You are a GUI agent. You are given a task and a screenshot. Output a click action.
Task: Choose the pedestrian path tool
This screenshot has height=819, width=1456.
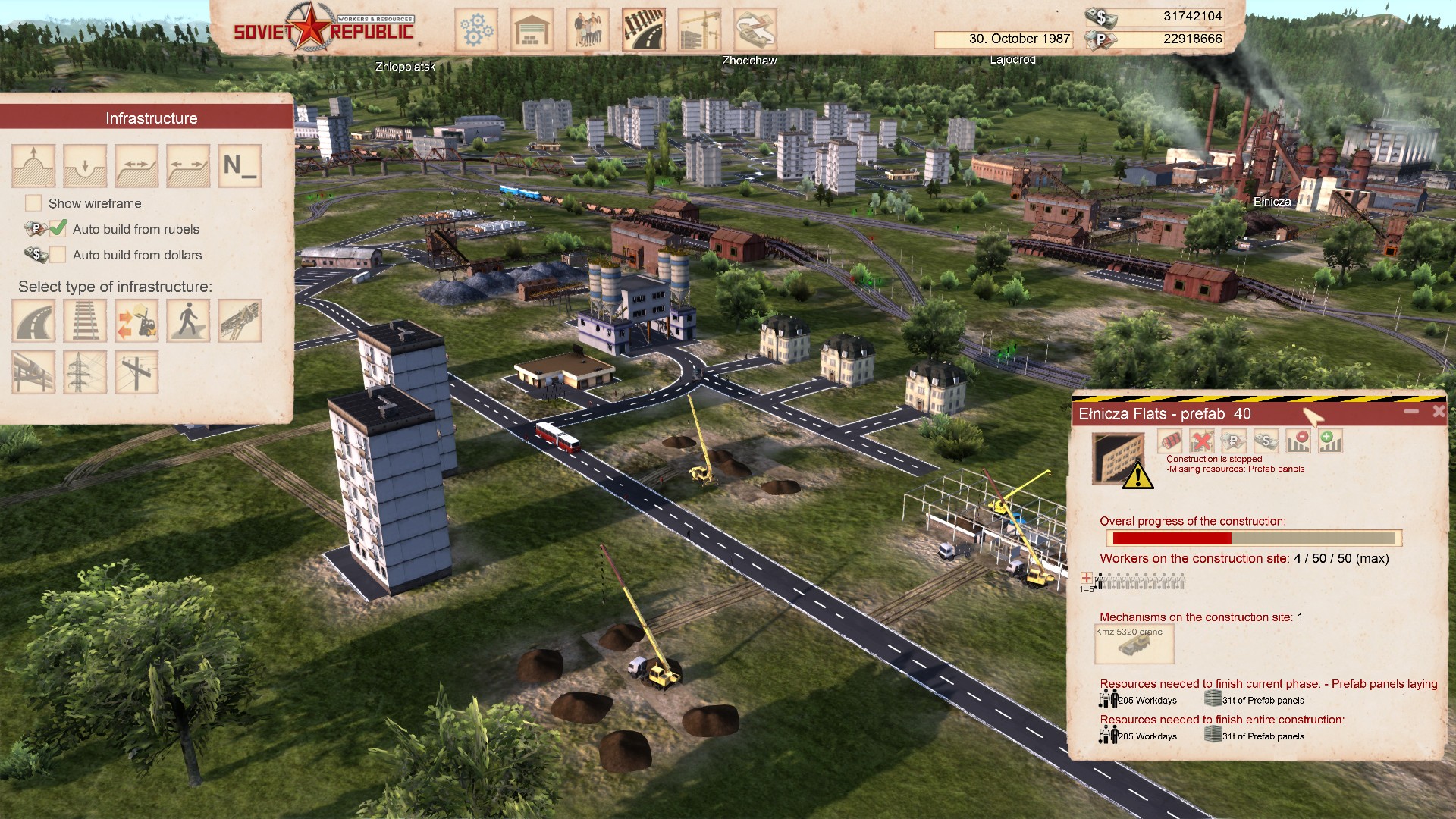(188, 320)
